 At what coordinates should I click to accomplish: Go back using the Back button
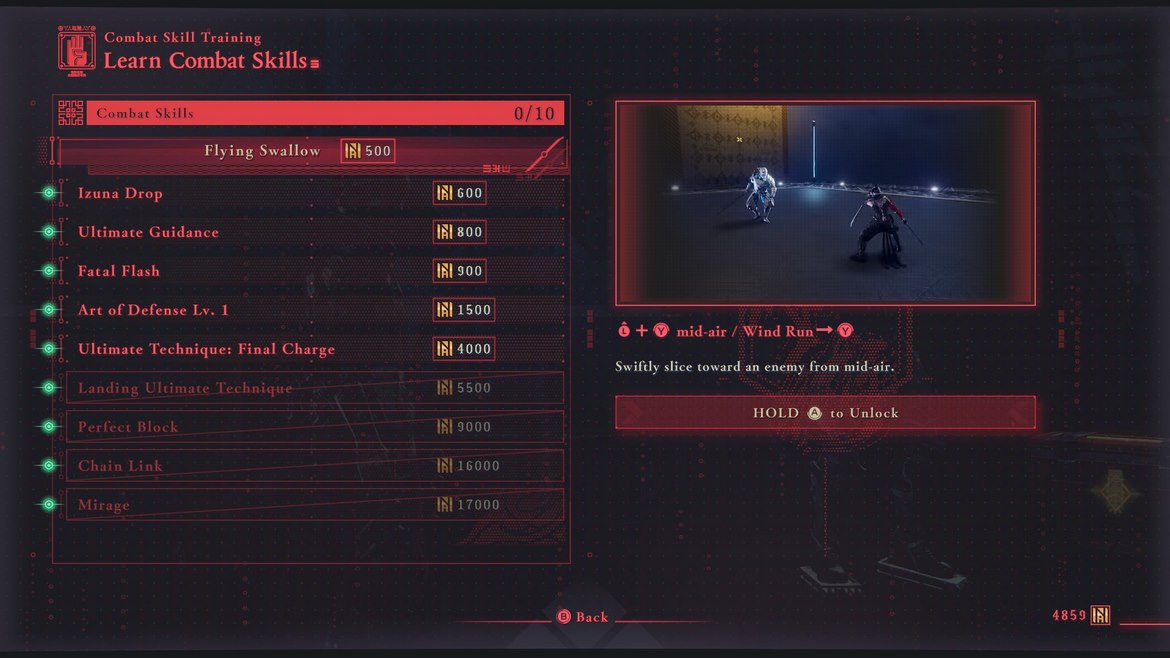pos(583,617)
